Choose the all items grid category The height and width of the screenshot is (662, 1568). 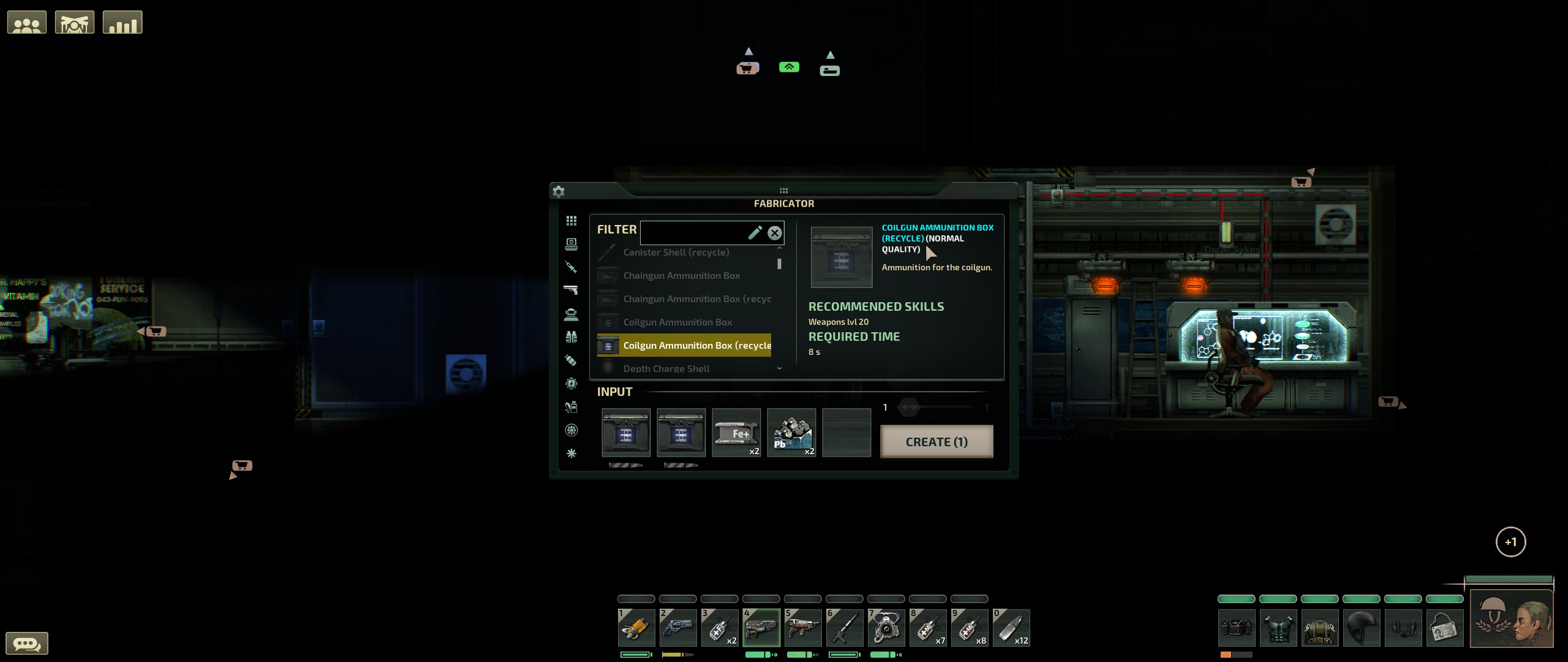[571, 220]
